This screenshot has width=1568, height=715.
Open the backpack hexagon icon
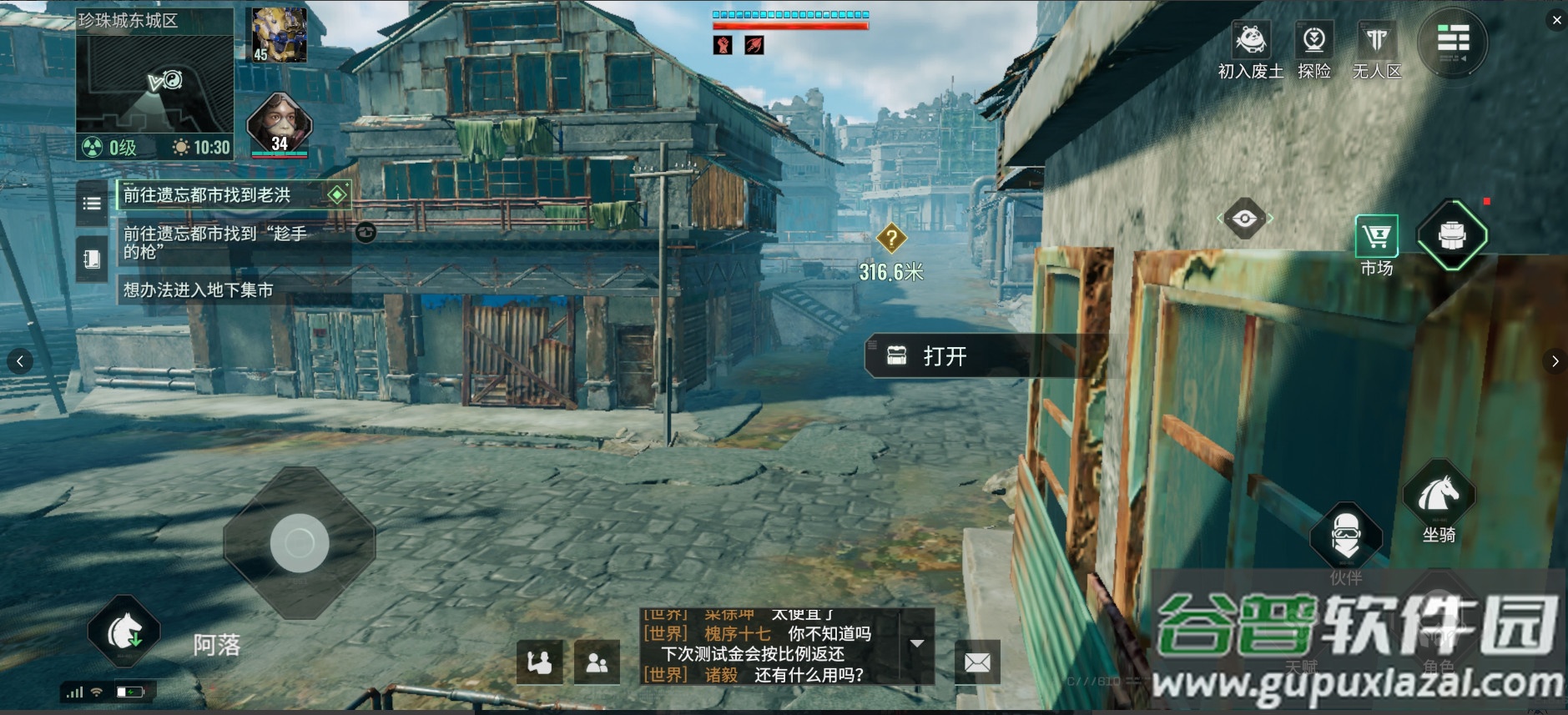[x=1452, y=235]
